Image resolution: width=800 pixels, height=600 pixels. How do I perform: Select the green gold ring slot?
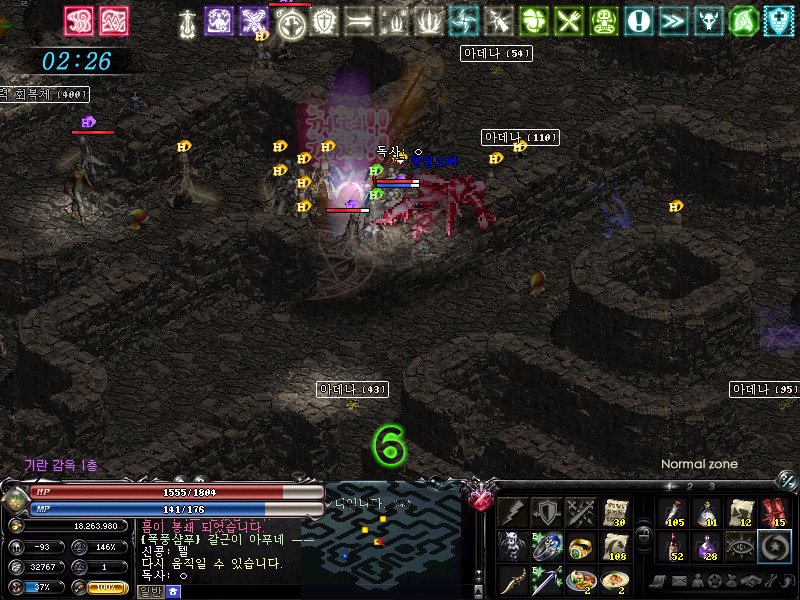[581, 547]
